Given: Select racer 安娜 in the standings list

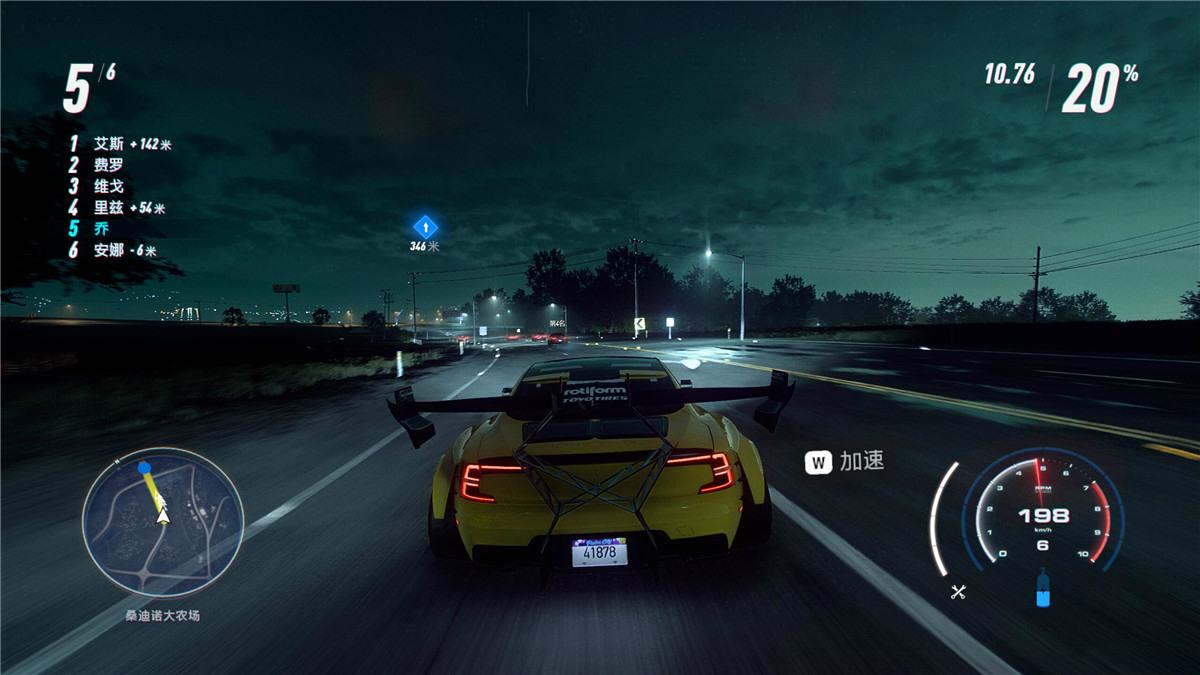Looking at the screenshot, I should 108,251.
